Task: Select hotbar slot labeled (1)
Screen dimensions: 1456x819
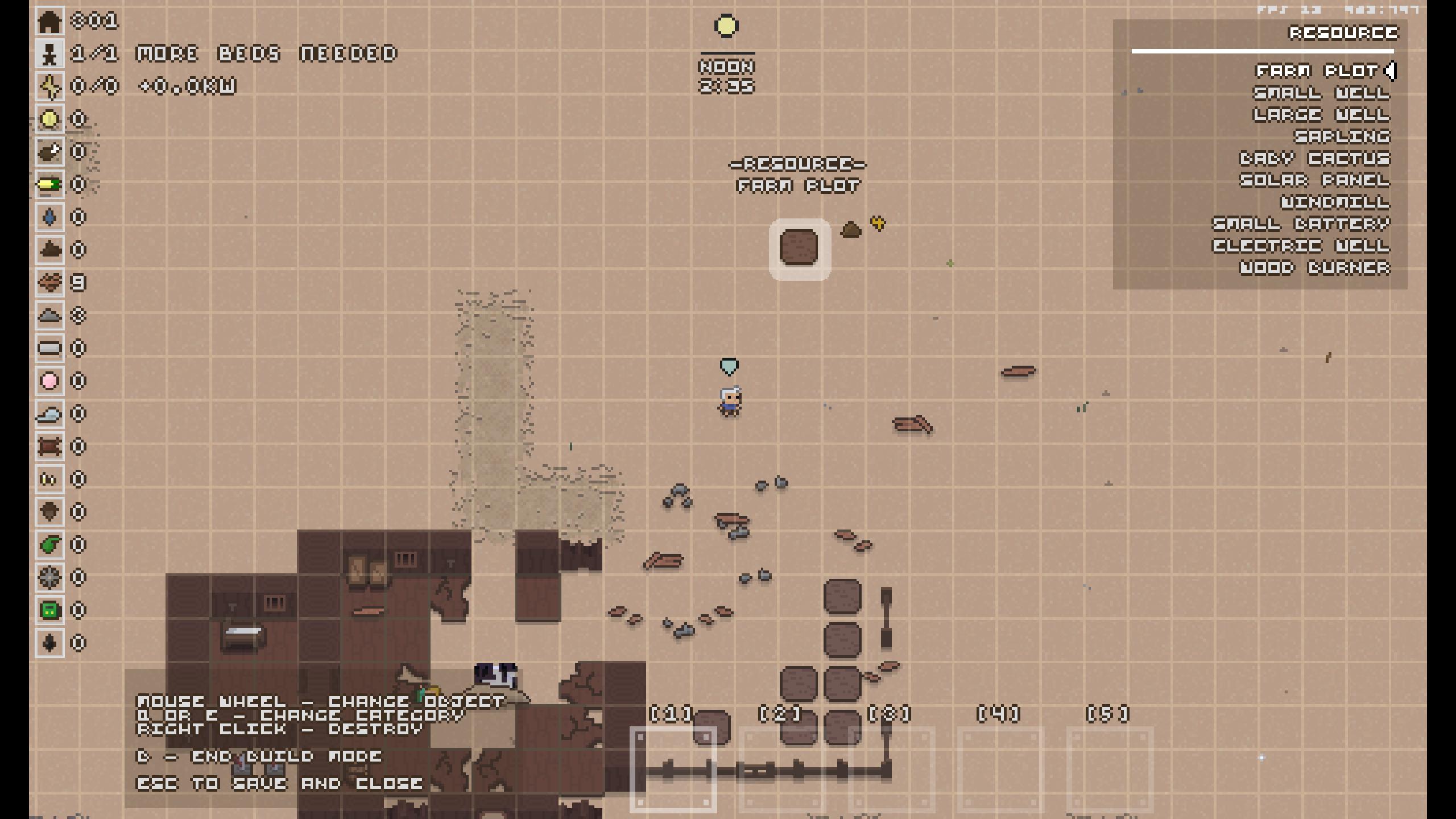Action: point(673,769)
